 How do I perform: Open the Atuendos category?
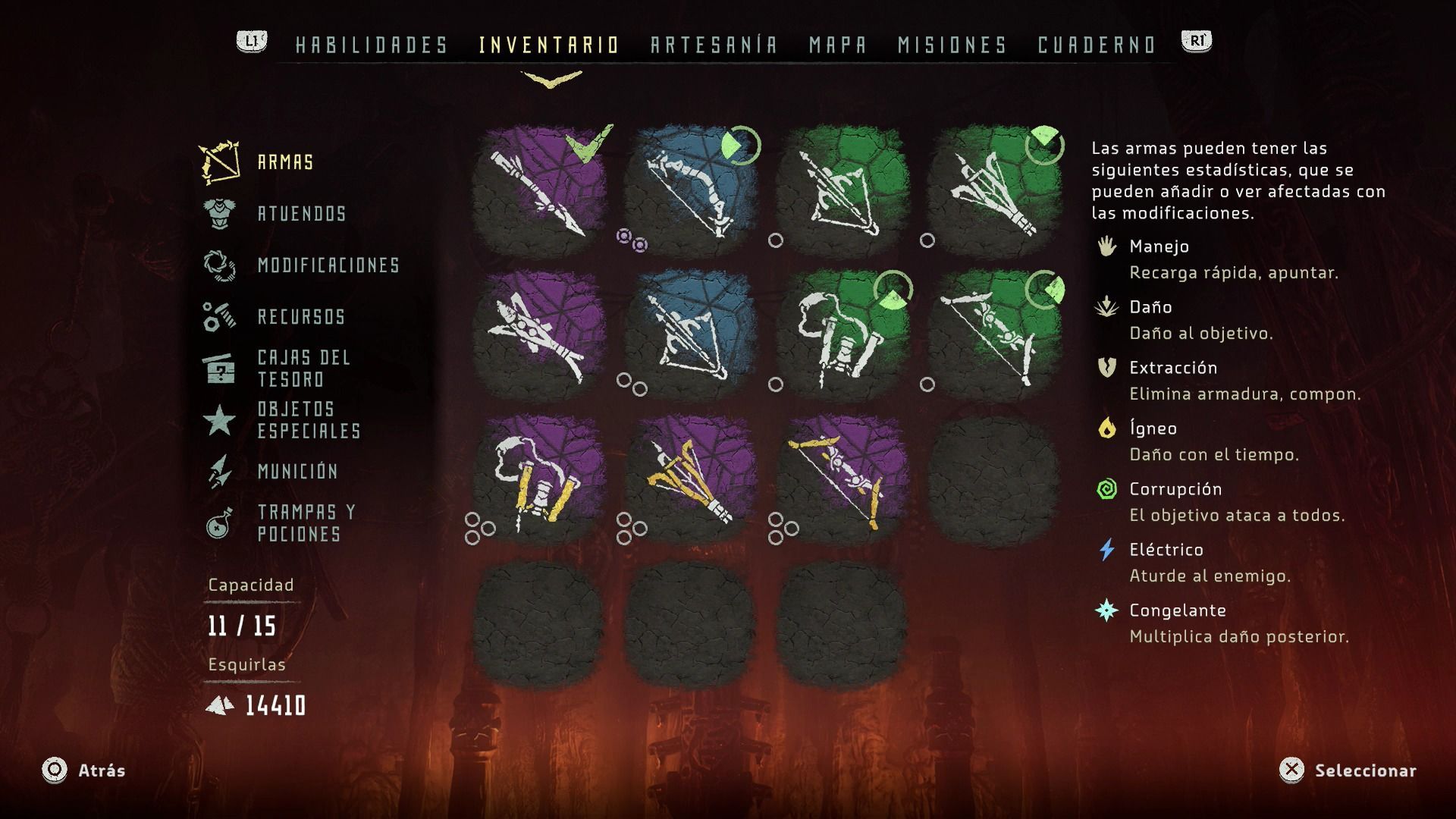(301, 214)
